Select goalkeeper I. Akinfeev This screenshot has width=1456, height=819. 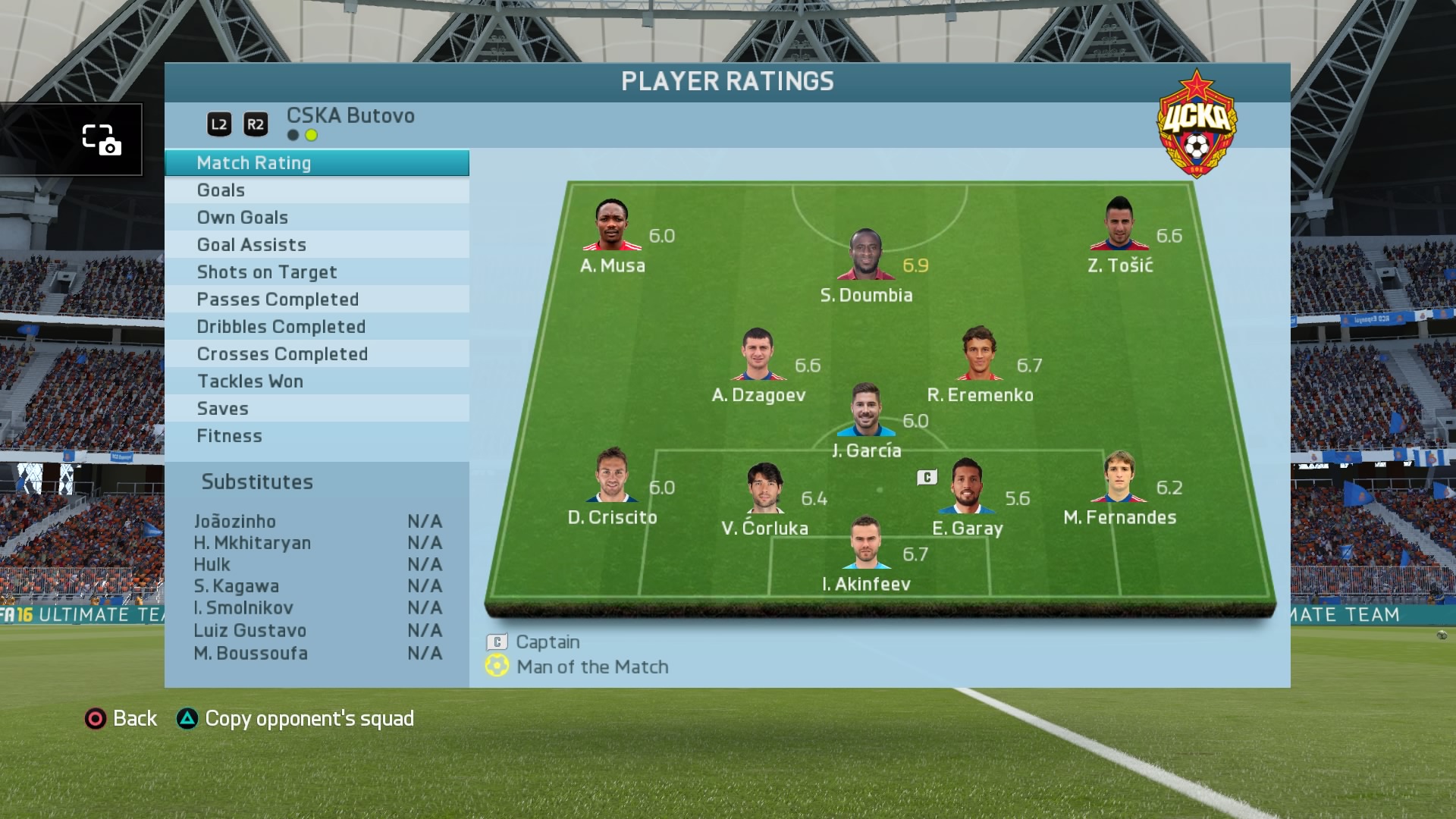coord(865,543)
